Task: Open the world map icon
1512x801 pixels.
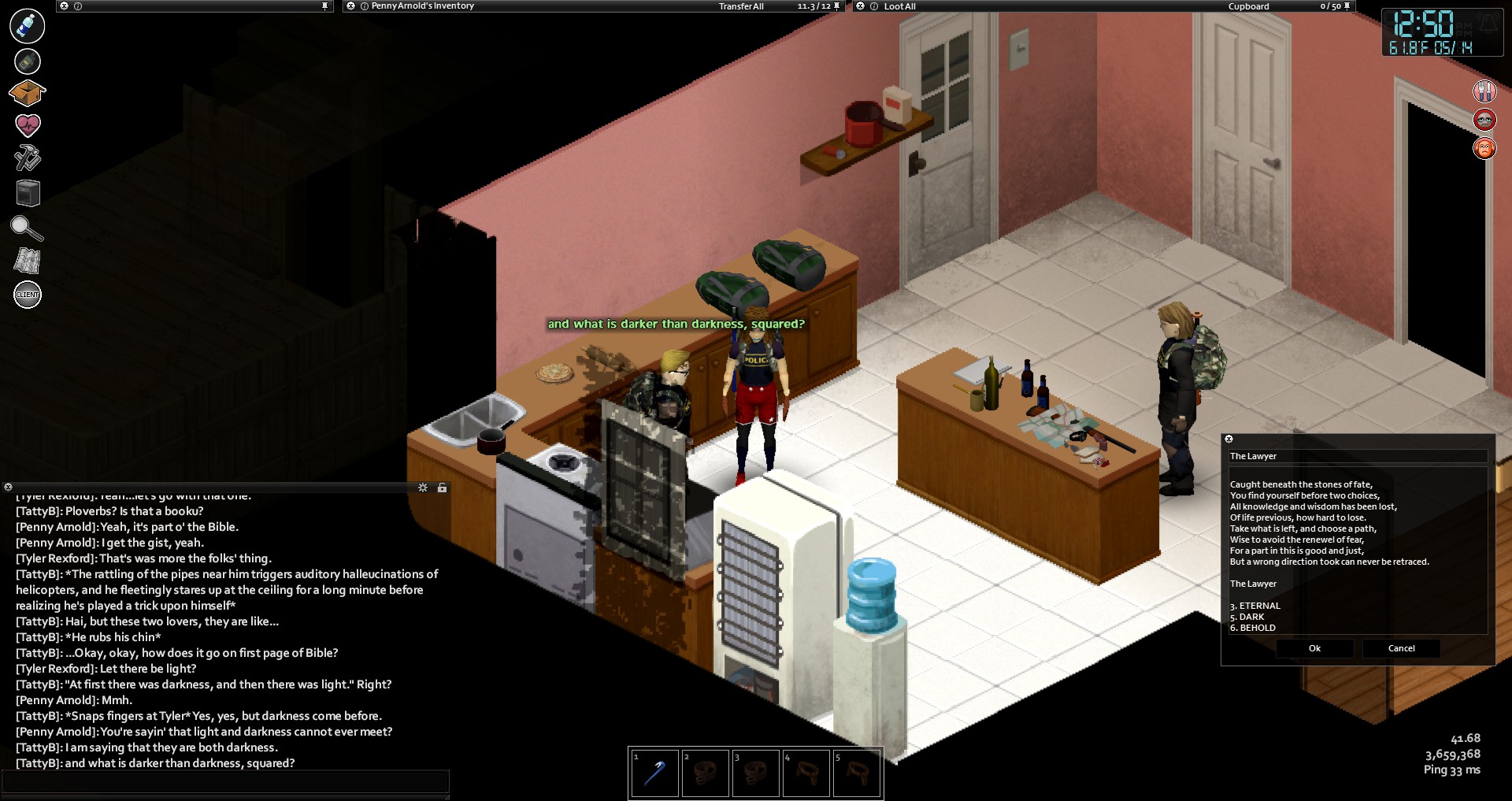Action: [x=28, y=261]
